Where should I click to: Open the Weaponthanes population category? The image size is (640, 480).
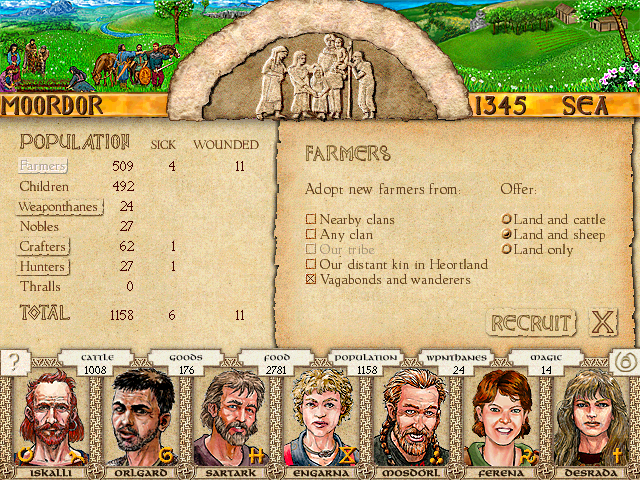(x=59, y=207)
